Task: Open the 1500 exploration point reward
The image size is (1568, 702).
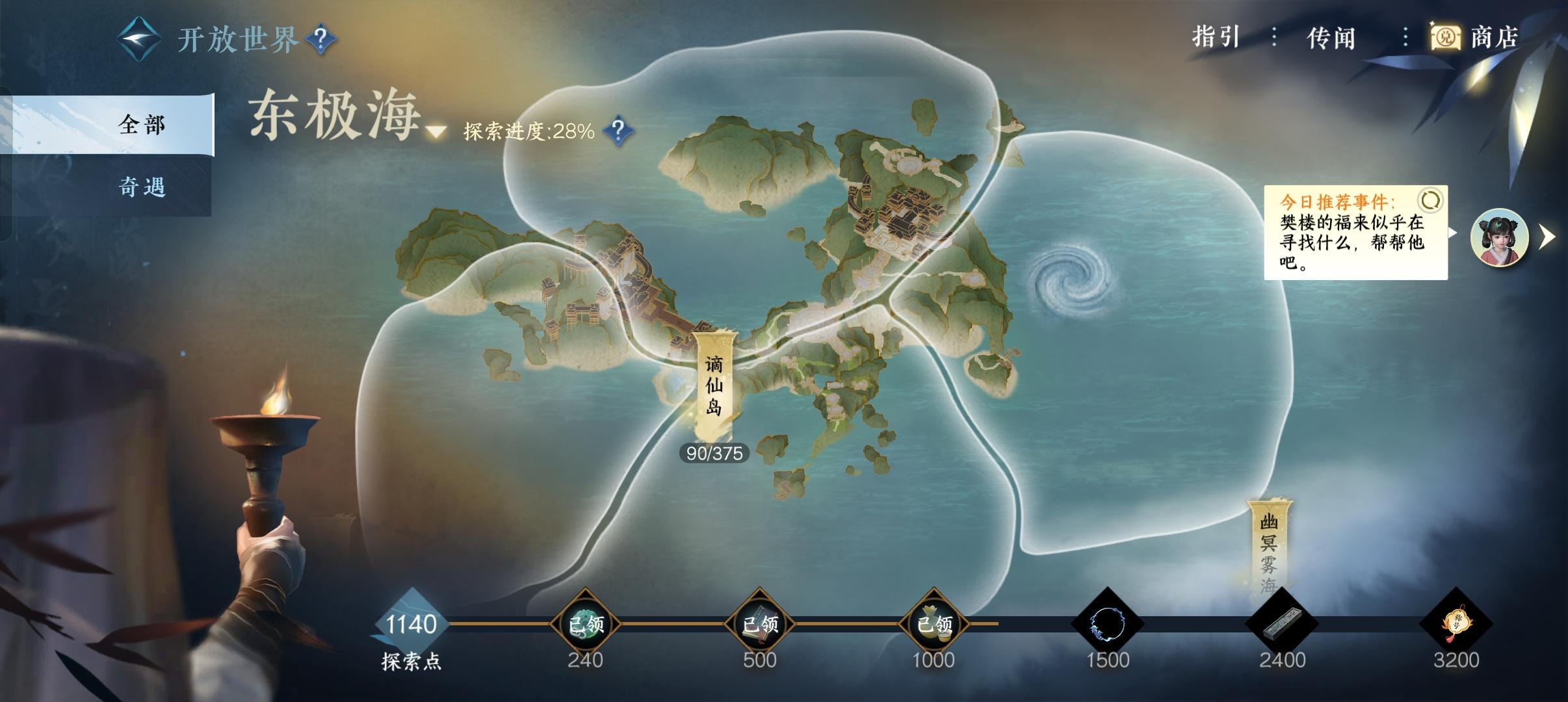Action: click(1107, 624)
